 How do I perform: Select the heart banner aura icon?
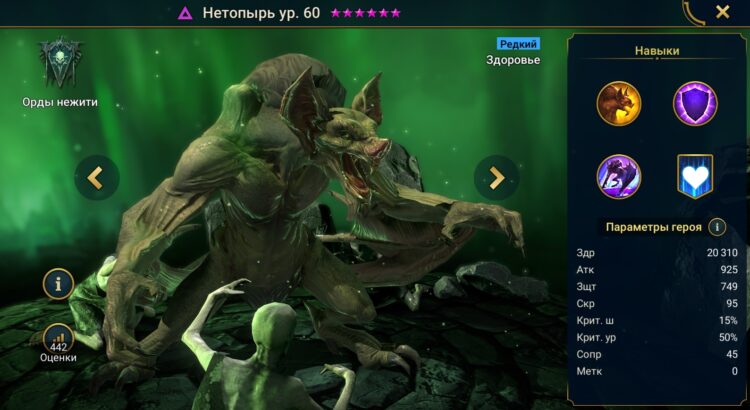(693, 176)
